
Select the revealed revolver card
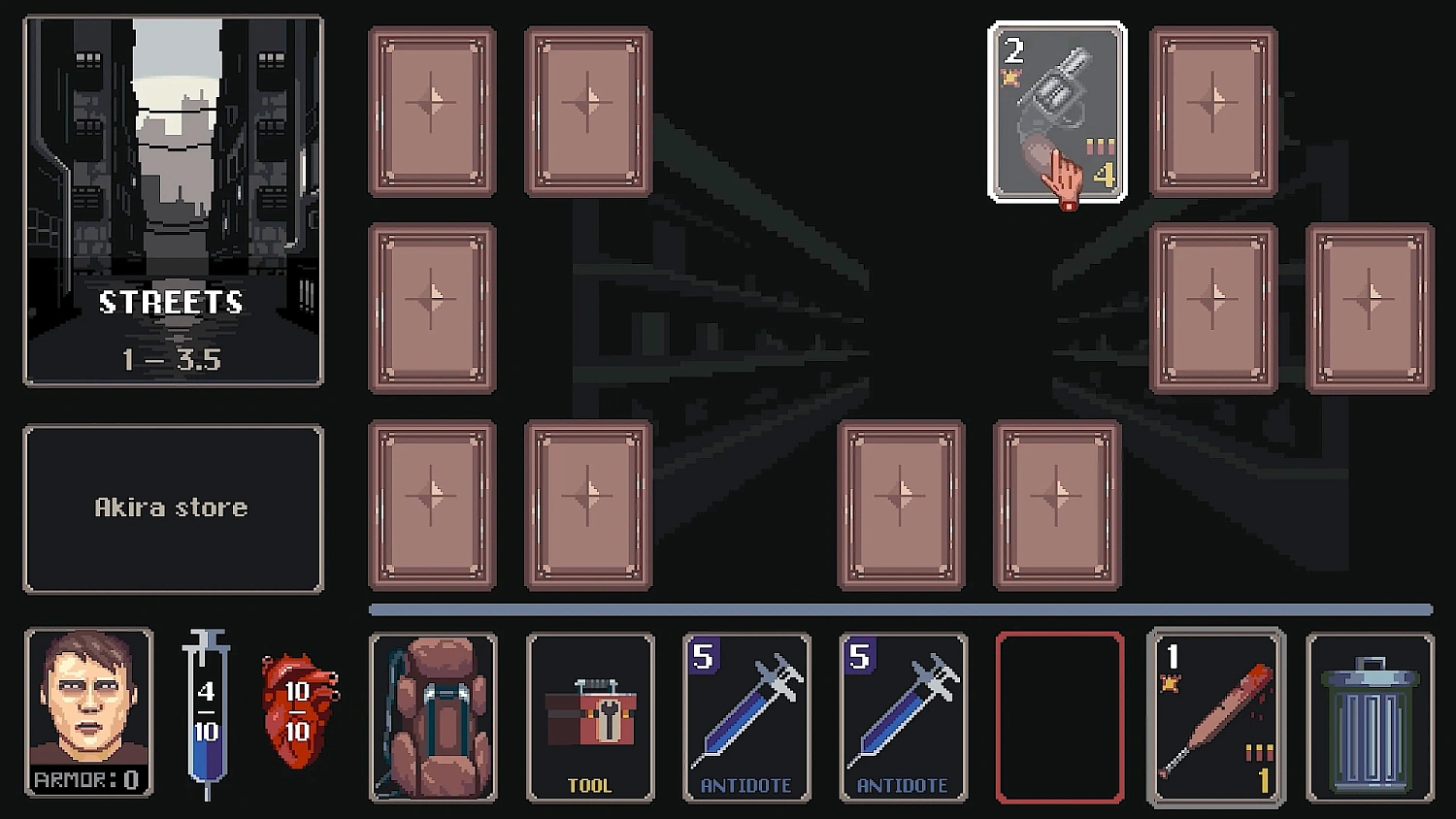pos(1058,112)
